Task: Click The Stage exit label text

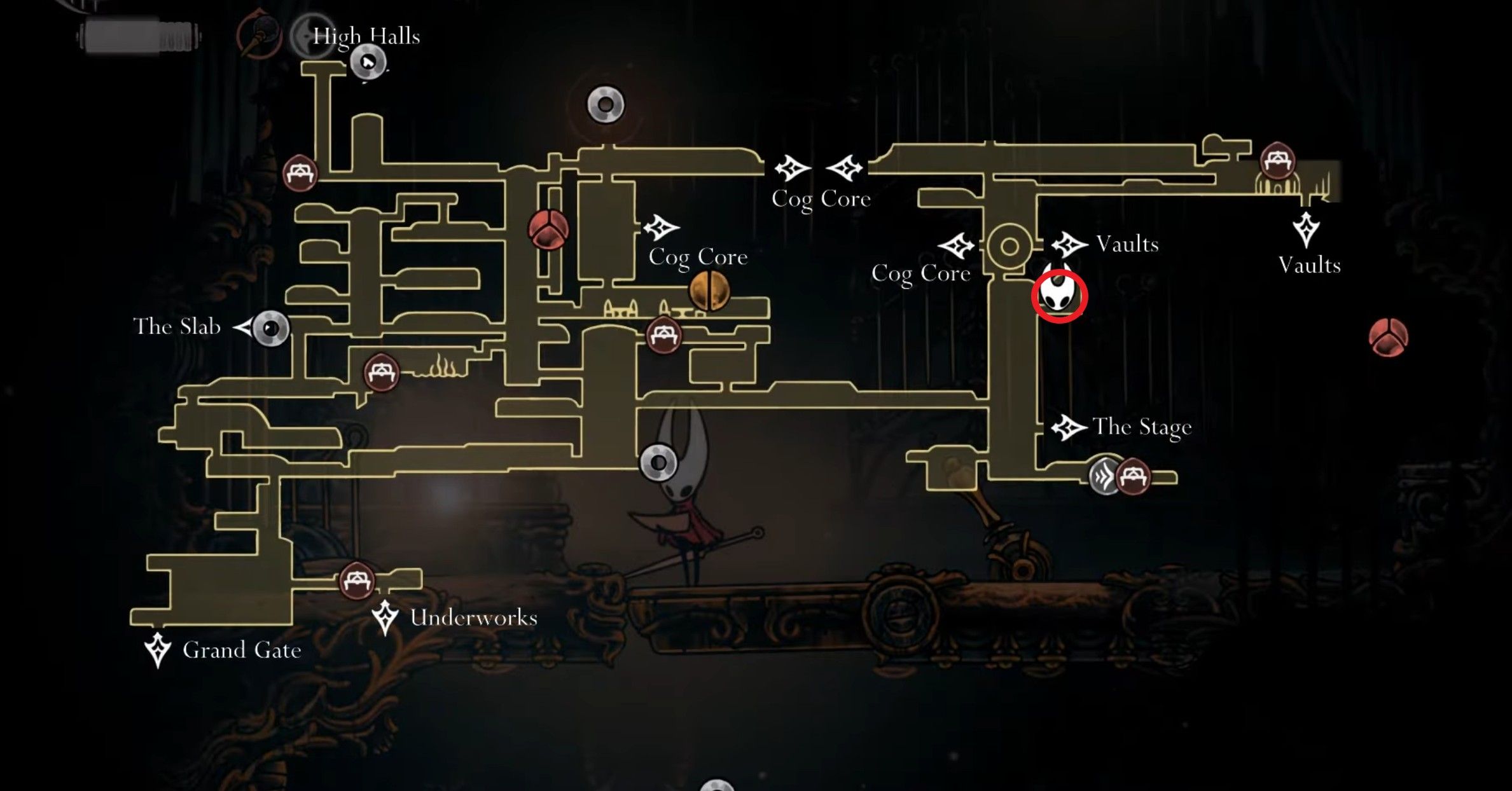Action: pos(1142,427)
